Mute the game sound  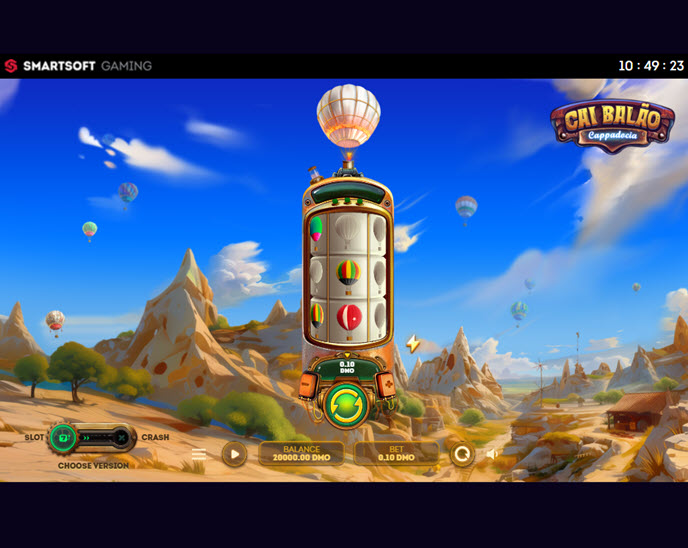coord(492,454)
